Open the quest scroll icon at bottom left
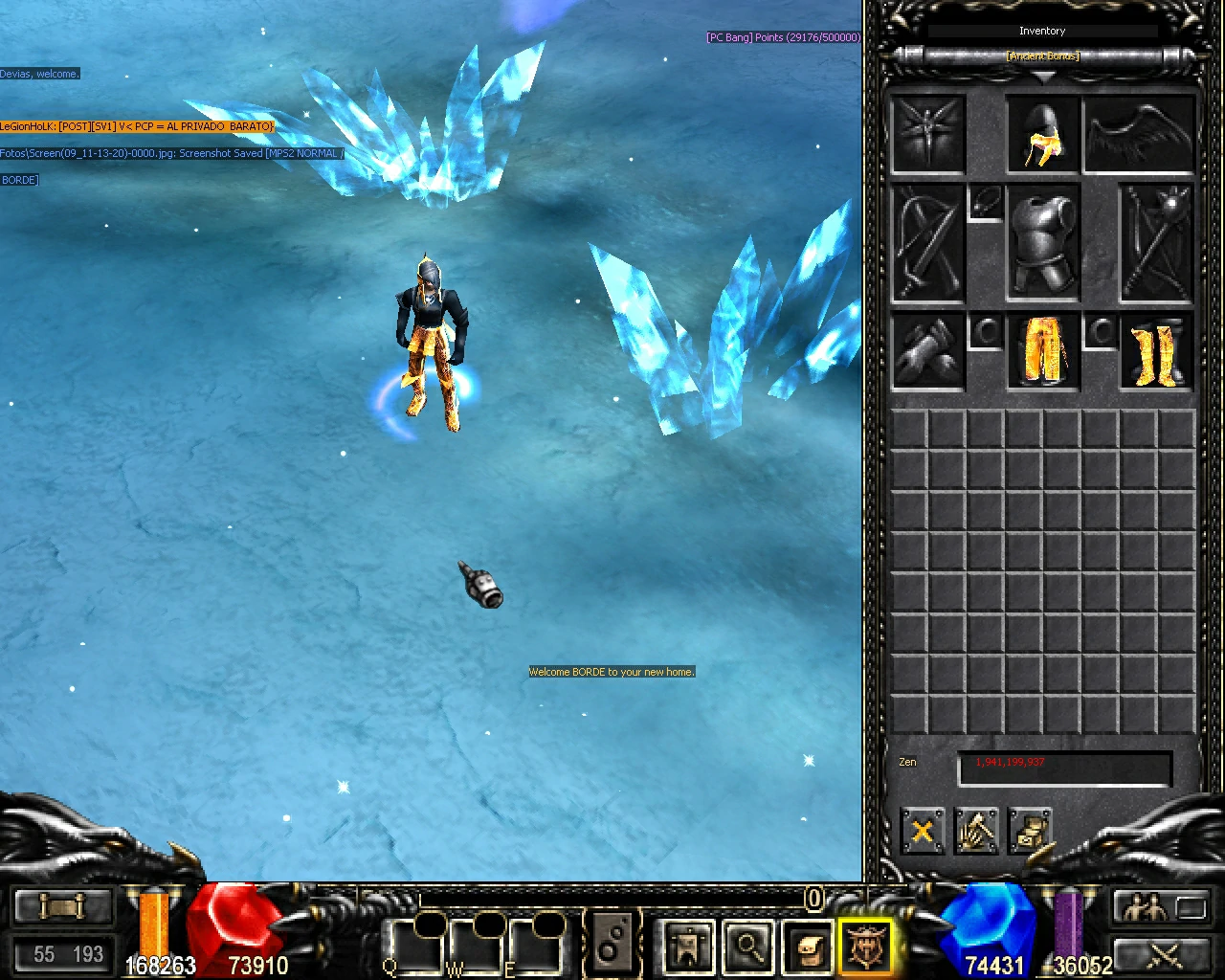The height and width of the screenshot is (980, 1225). [x=62, y=905]
